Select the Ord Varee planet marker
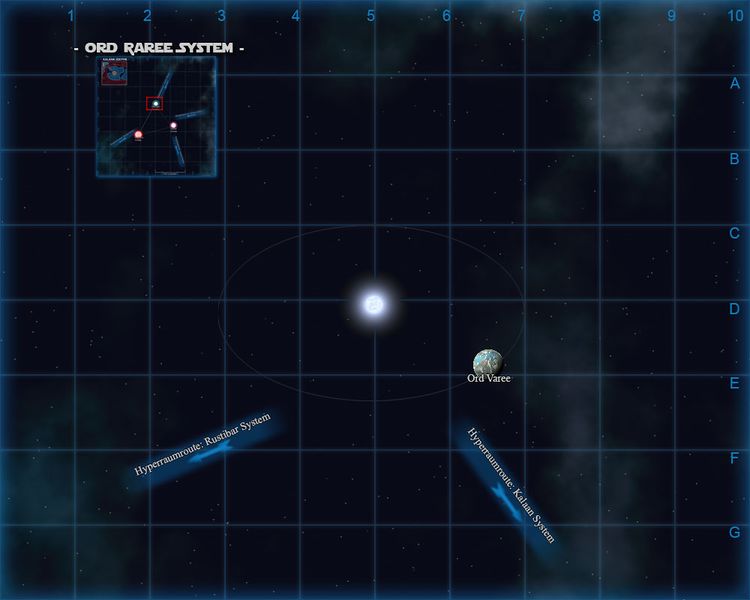Screen dimensions: 750x600 (488, 362)
